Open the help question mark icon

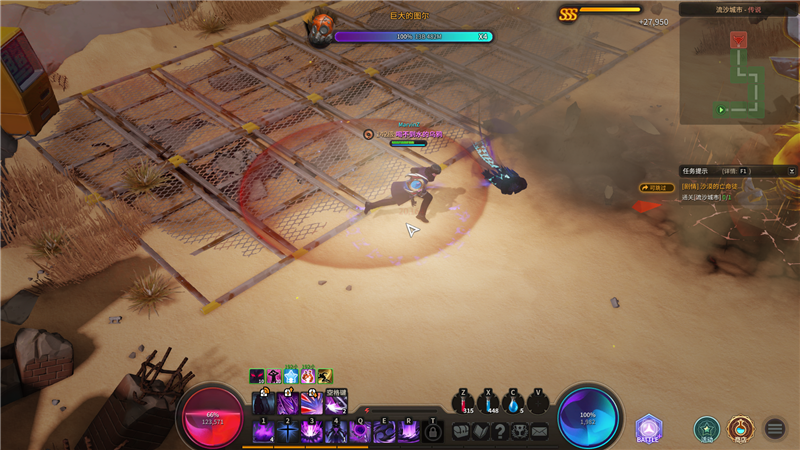click(501, 431)
